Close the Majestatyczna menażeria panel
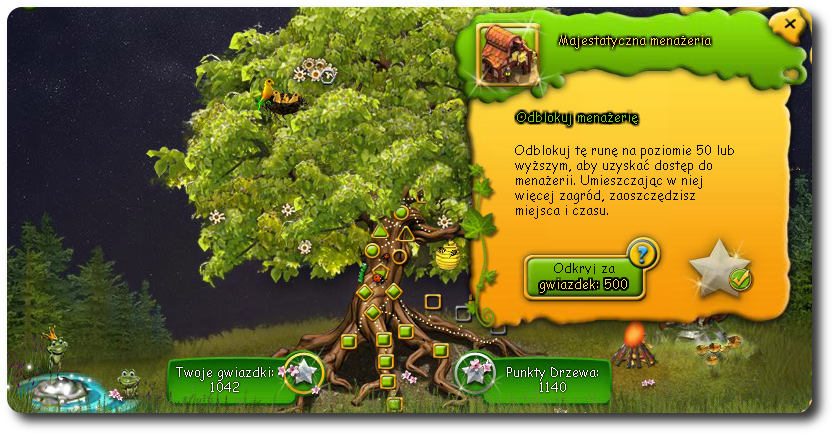Screen dimensions: 835x436 point(790,23)
